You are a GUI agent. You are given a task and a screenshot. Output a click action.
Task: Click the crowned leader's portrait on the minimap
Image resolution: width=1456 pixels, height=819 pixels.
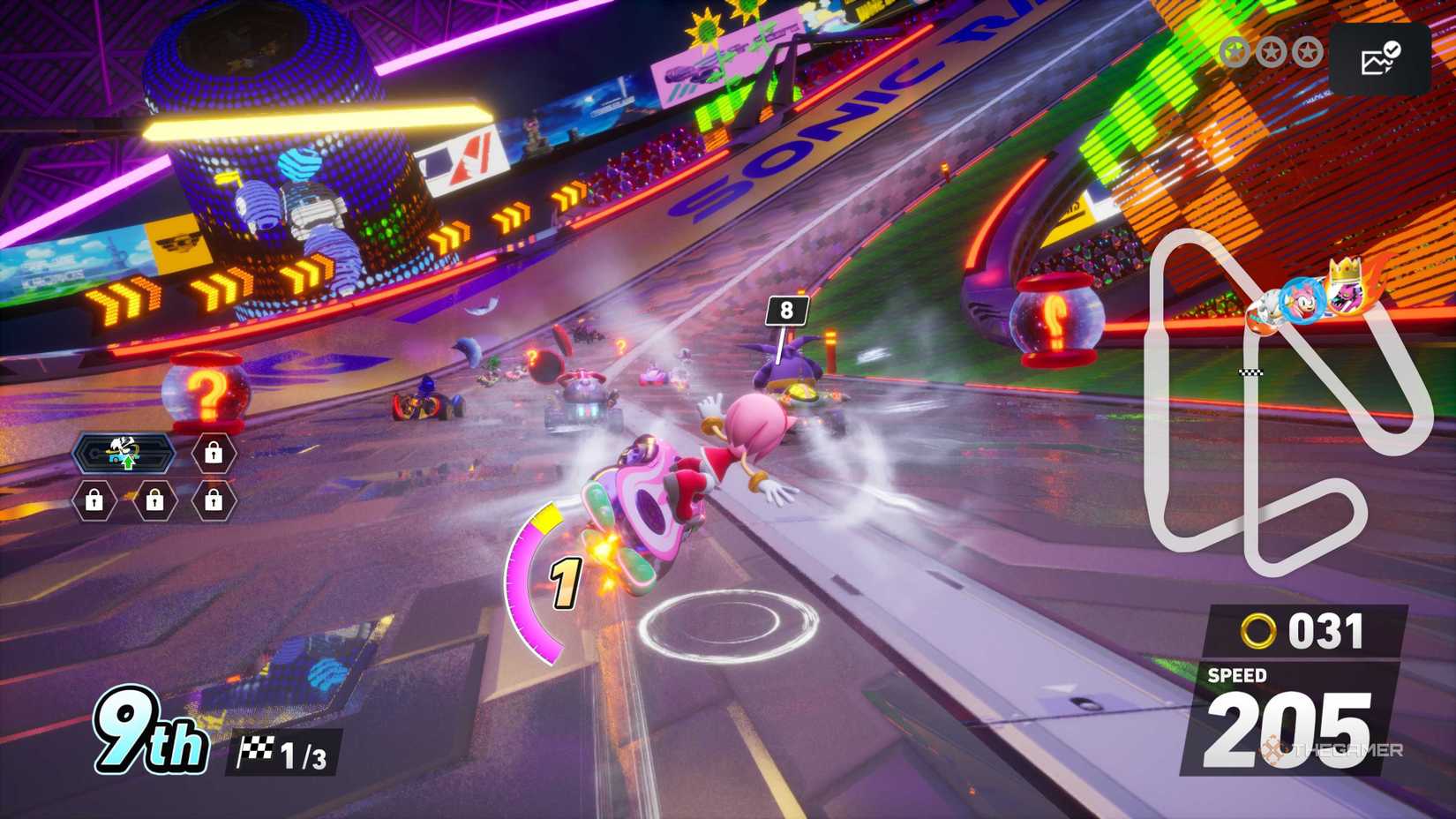(x=1347, y=298)
